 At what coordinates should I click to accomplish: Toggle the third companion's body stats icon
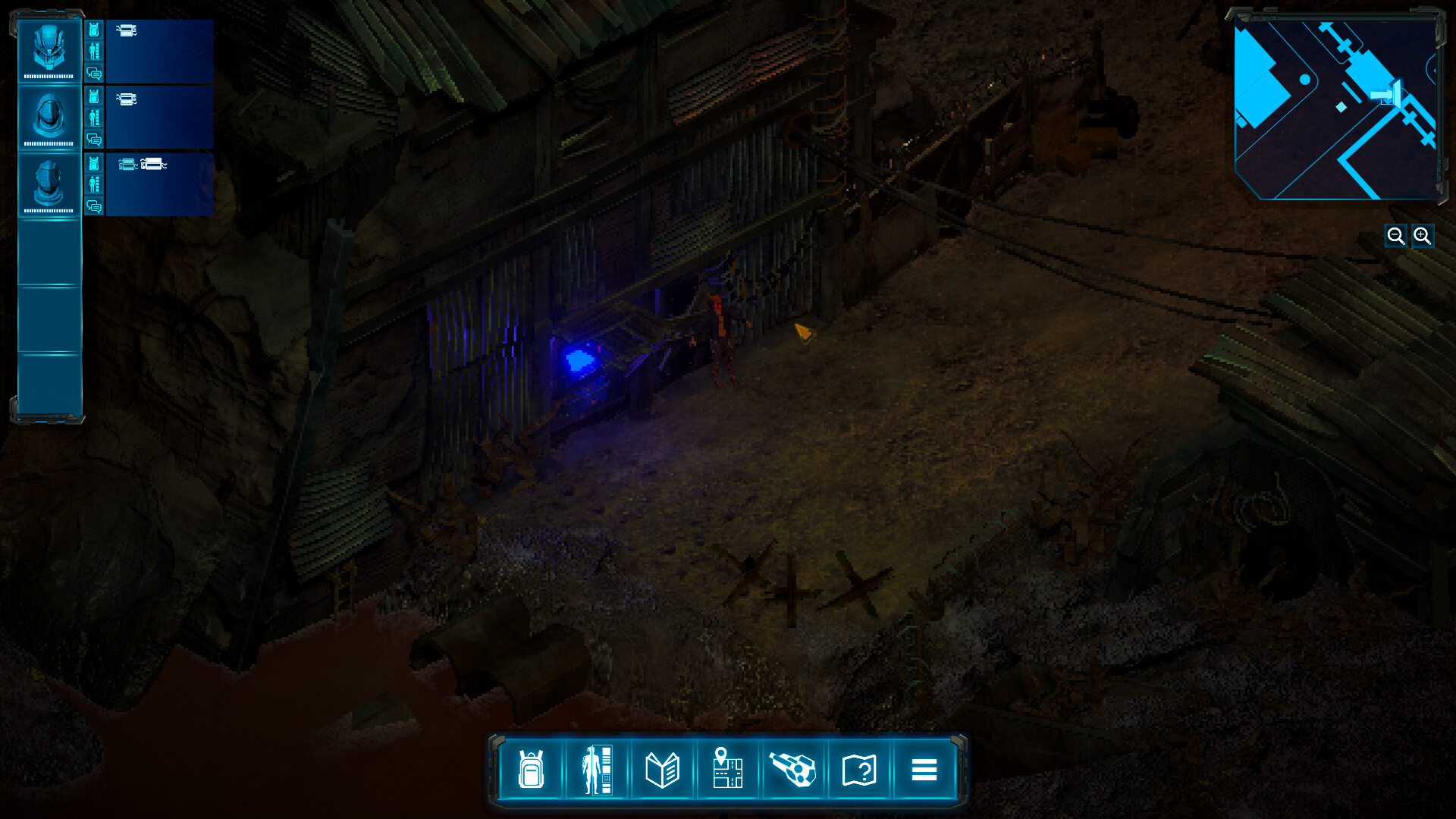(94, 184)
